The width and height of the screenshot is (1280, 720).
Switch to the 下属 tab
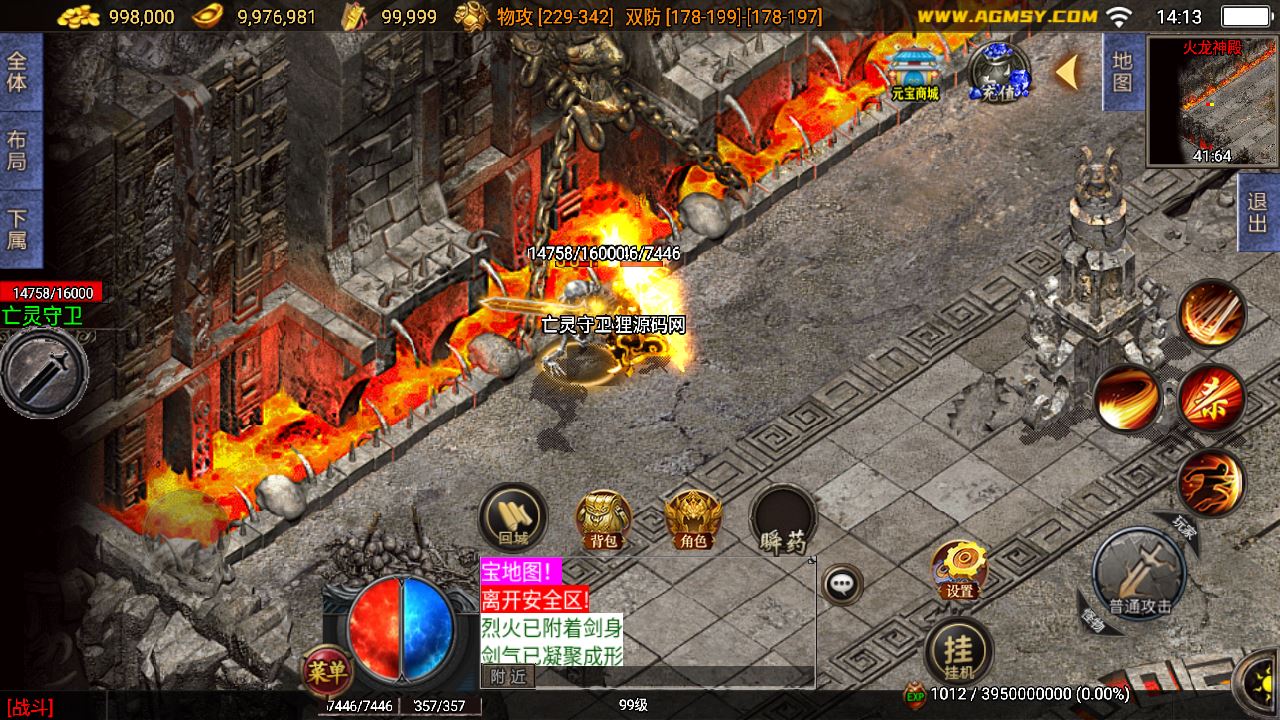[x=17, y=229]
